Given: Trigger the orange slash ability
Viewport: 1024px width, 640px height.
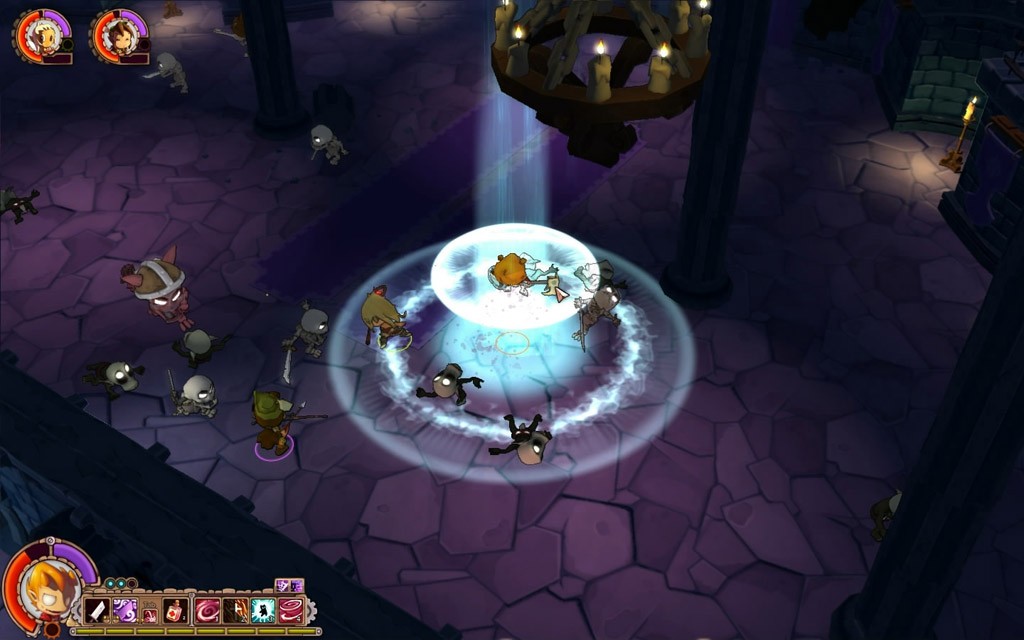Looking at the screenshot, I should pos(236,610).
